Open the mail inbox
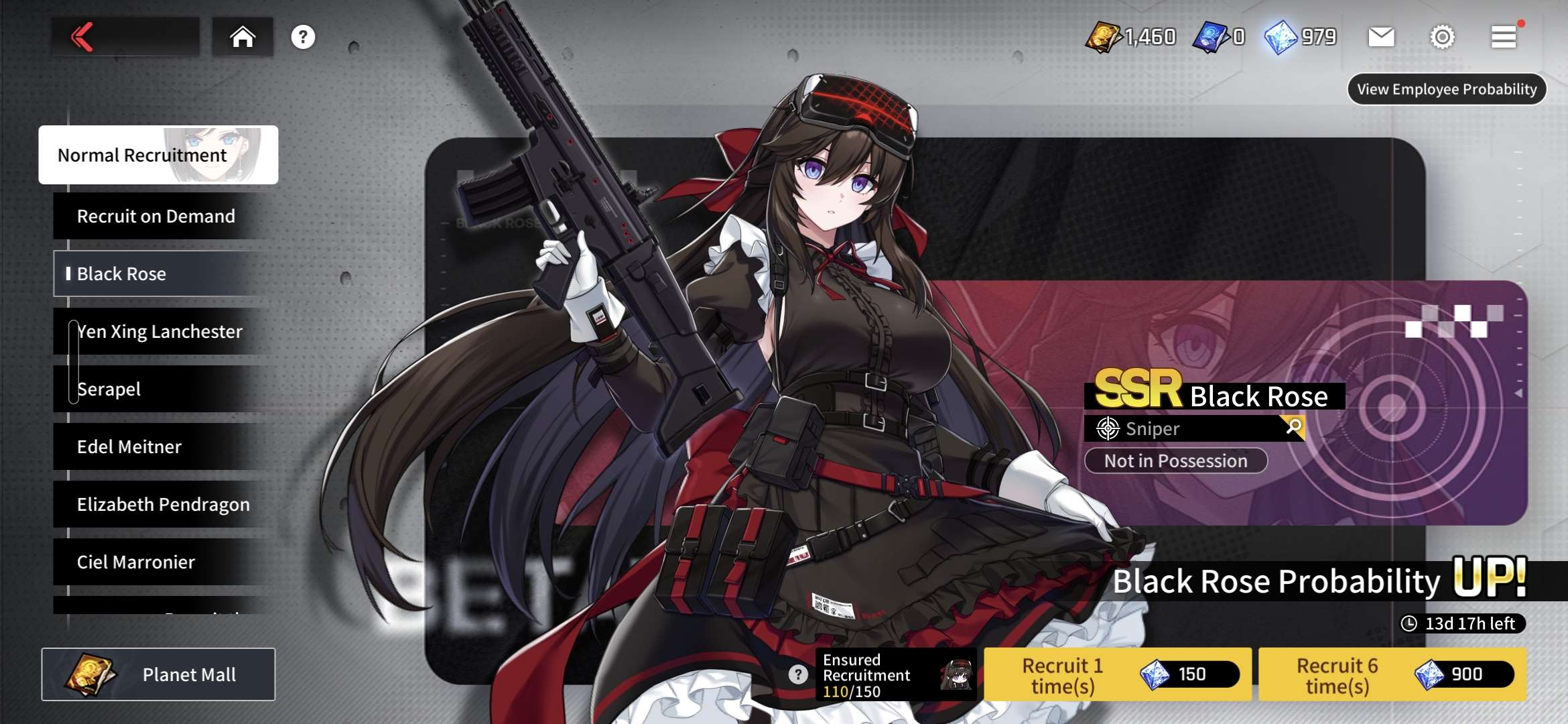 click(x=1381, y=37)
